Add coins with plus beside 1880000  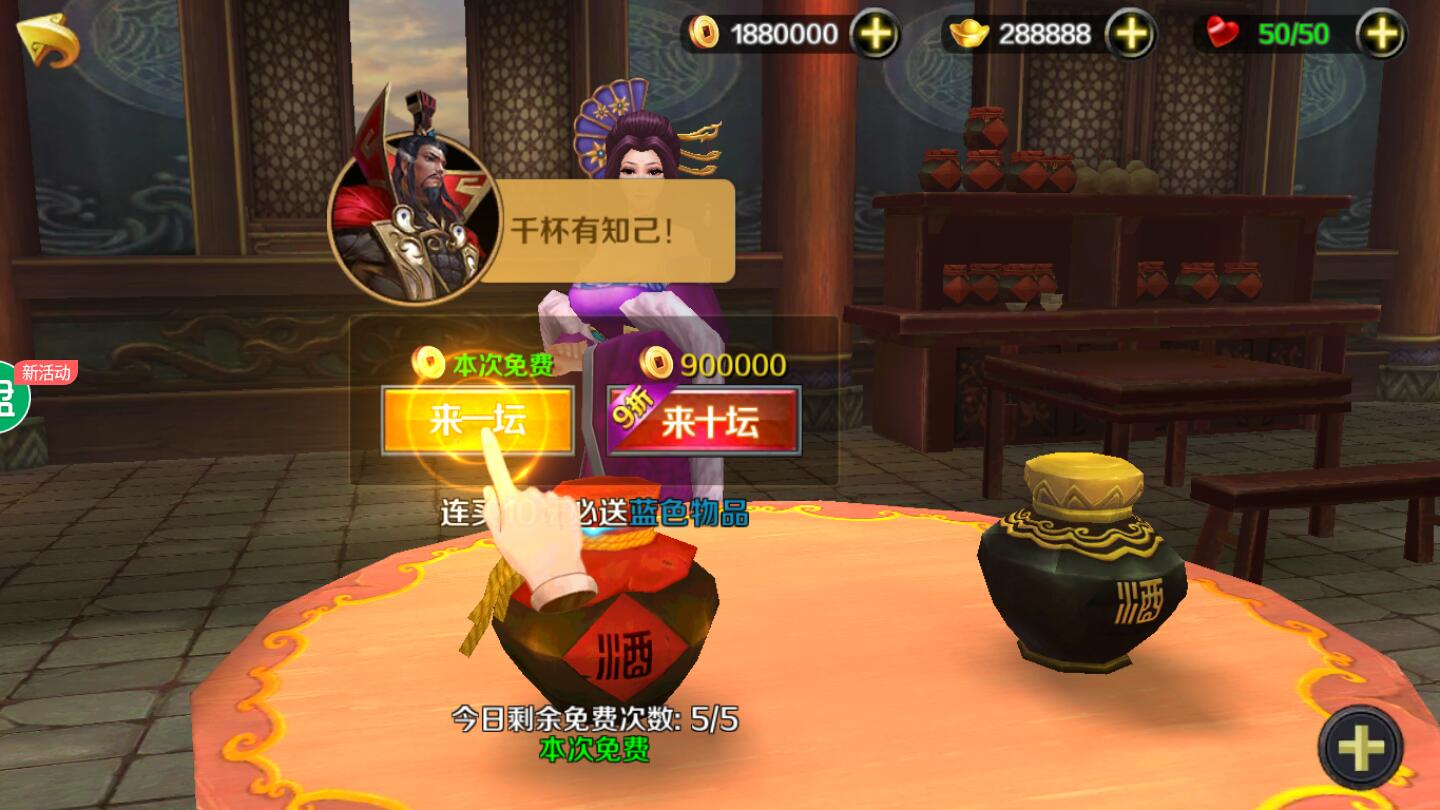(x=874, y=34)
